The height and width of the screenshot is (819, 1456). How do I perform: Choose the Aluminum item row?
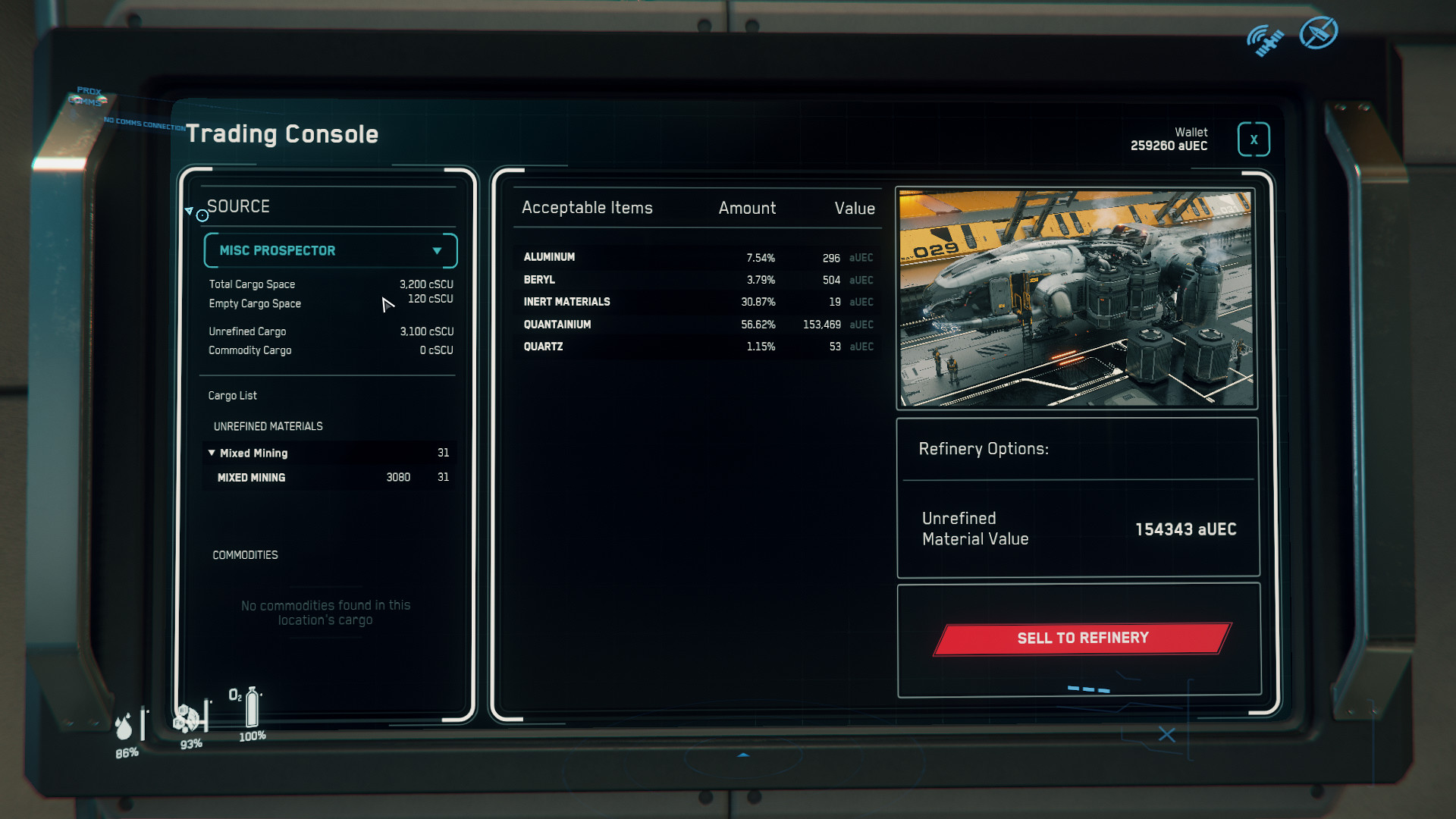pyautogui.click(x=698, y=258)
